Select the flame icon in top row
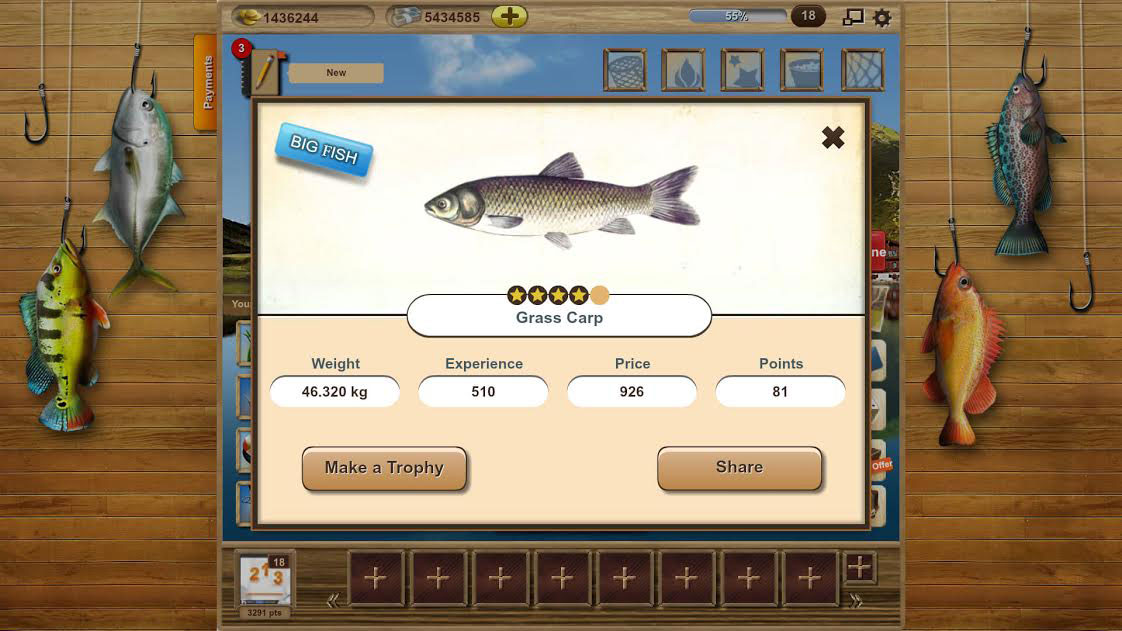The height and width of the screenshot is (631, 1122). [x=683, y=70]
